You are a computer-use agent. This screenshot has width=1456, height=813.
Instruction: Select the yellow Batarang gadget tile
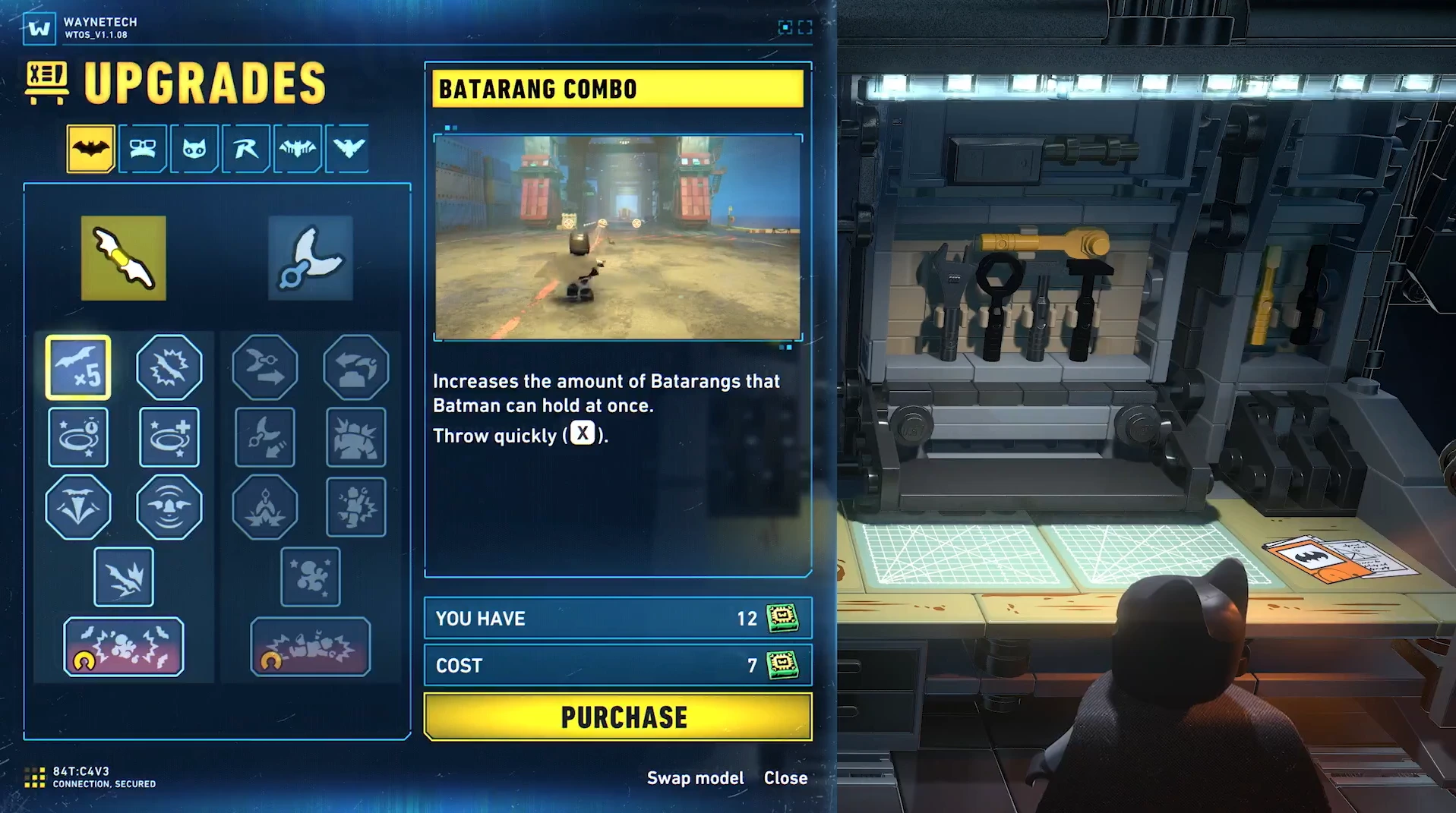(x=124, y=258)
